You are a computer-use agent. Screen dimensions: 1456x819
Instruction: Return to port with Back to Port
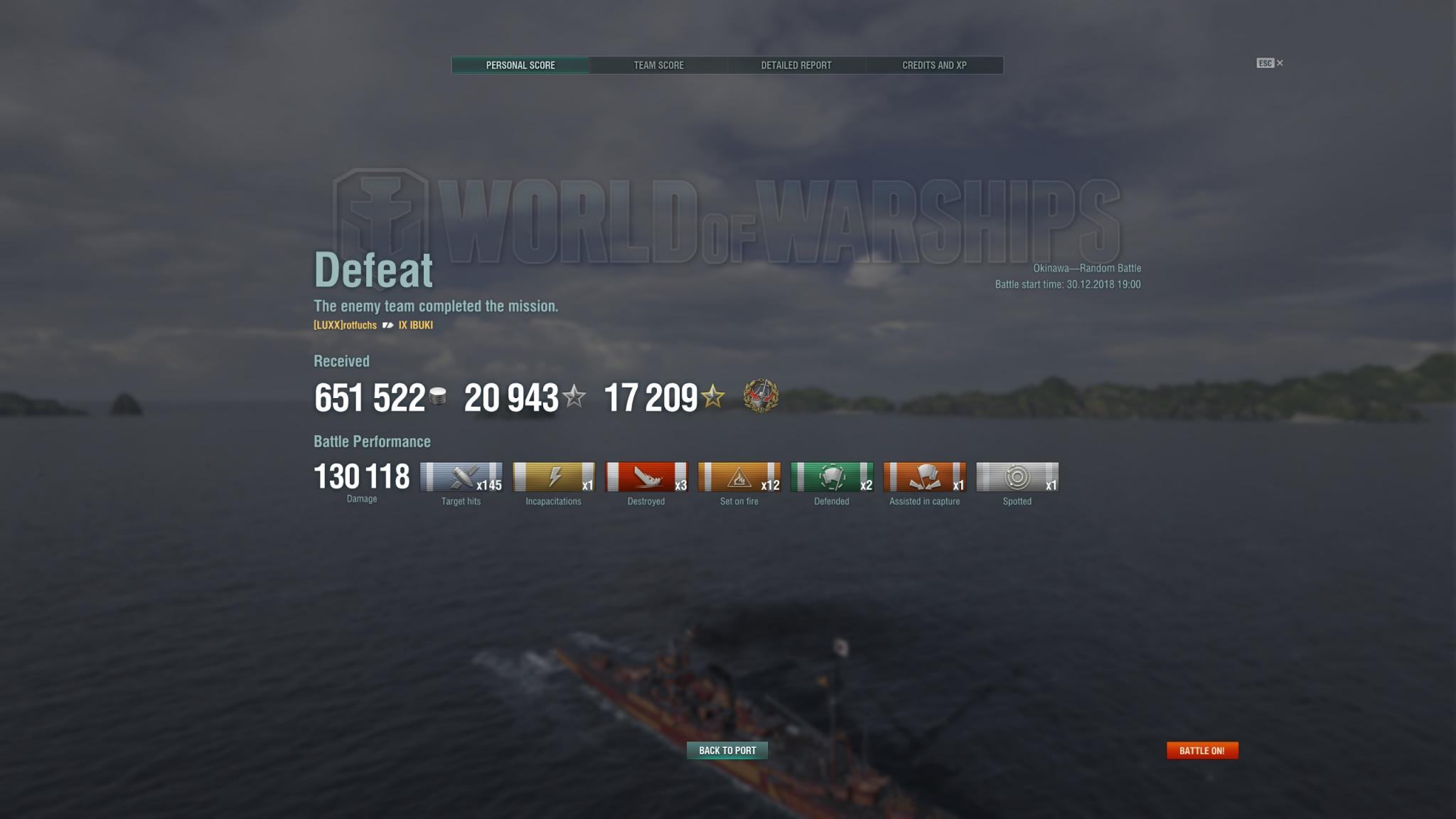727,751
